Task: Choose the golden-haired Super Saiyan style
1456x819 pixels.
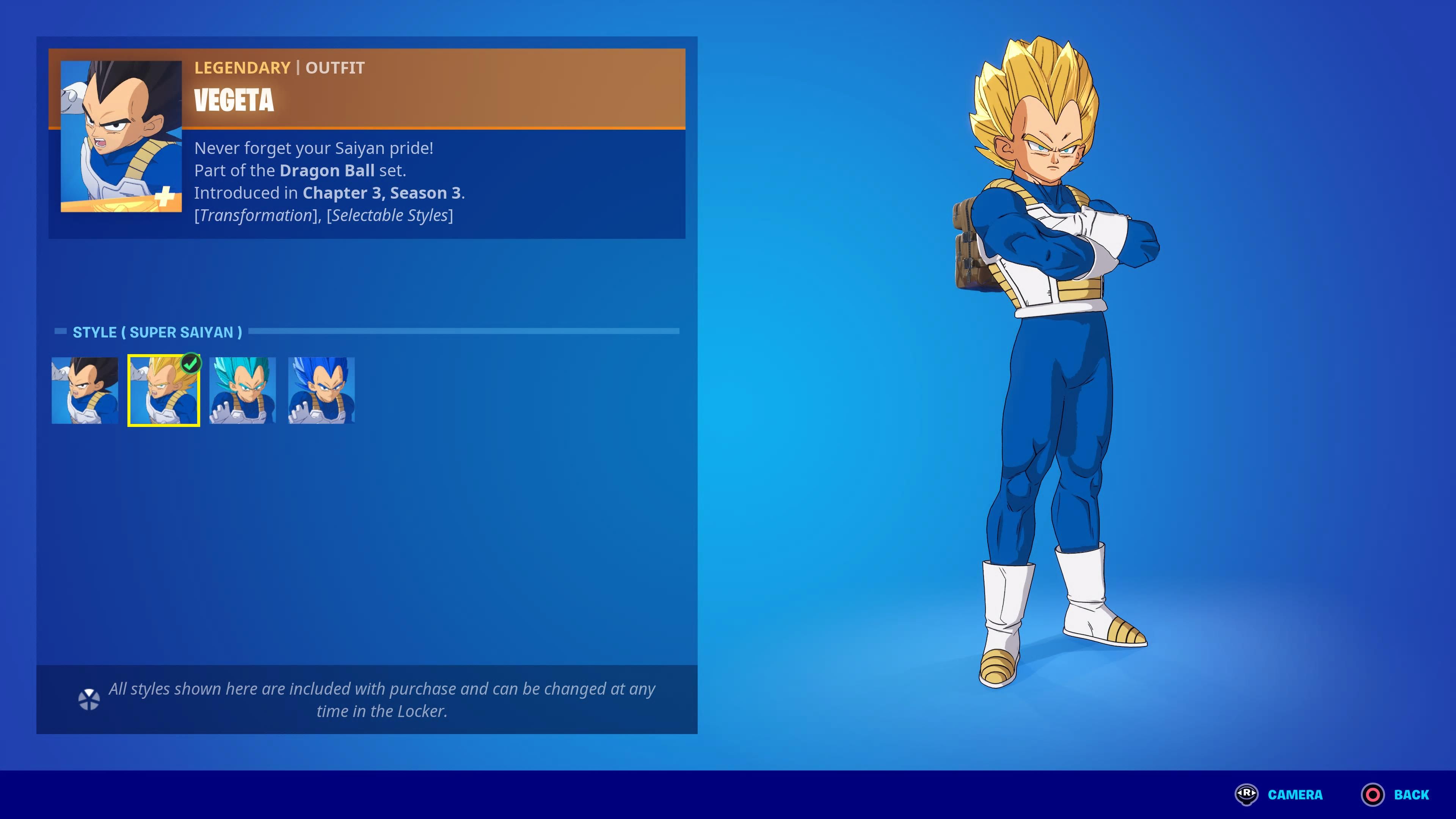Action: click(x=164, y=390)
